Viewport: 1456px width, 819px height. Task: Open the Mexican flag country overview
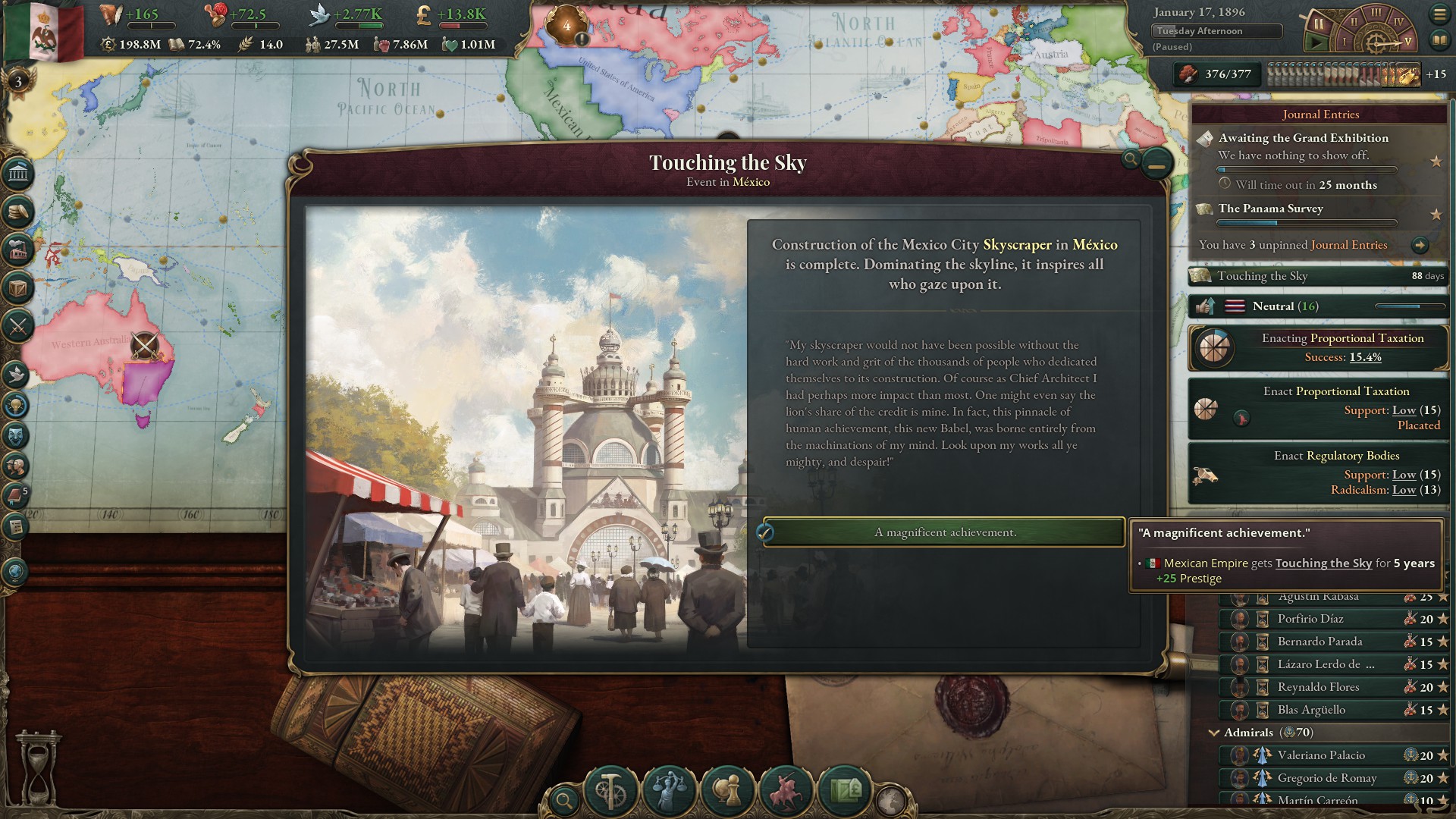point(44,30)
